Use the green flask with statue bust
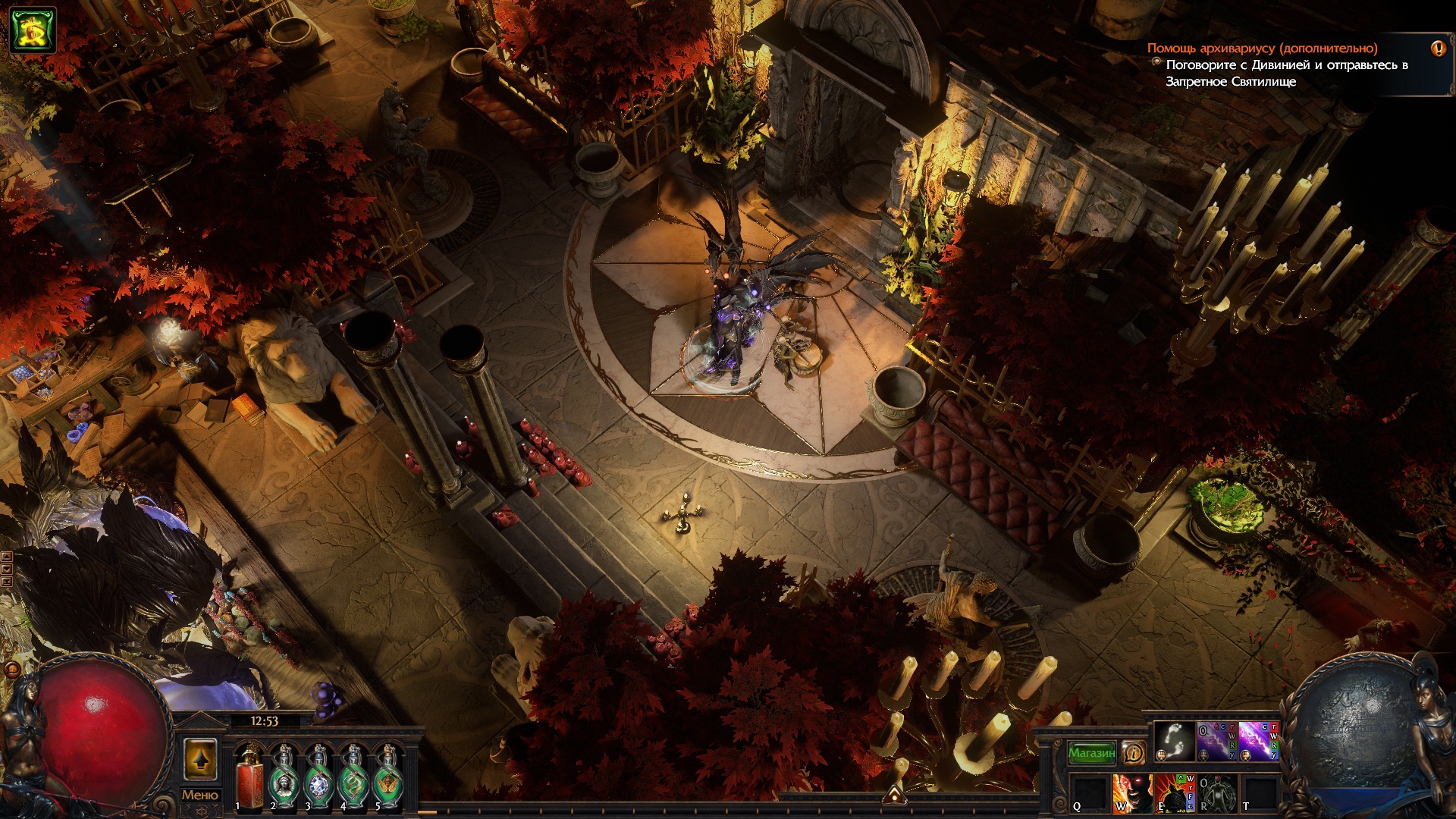Screen dimensions: 1456x819 (284, 777)
